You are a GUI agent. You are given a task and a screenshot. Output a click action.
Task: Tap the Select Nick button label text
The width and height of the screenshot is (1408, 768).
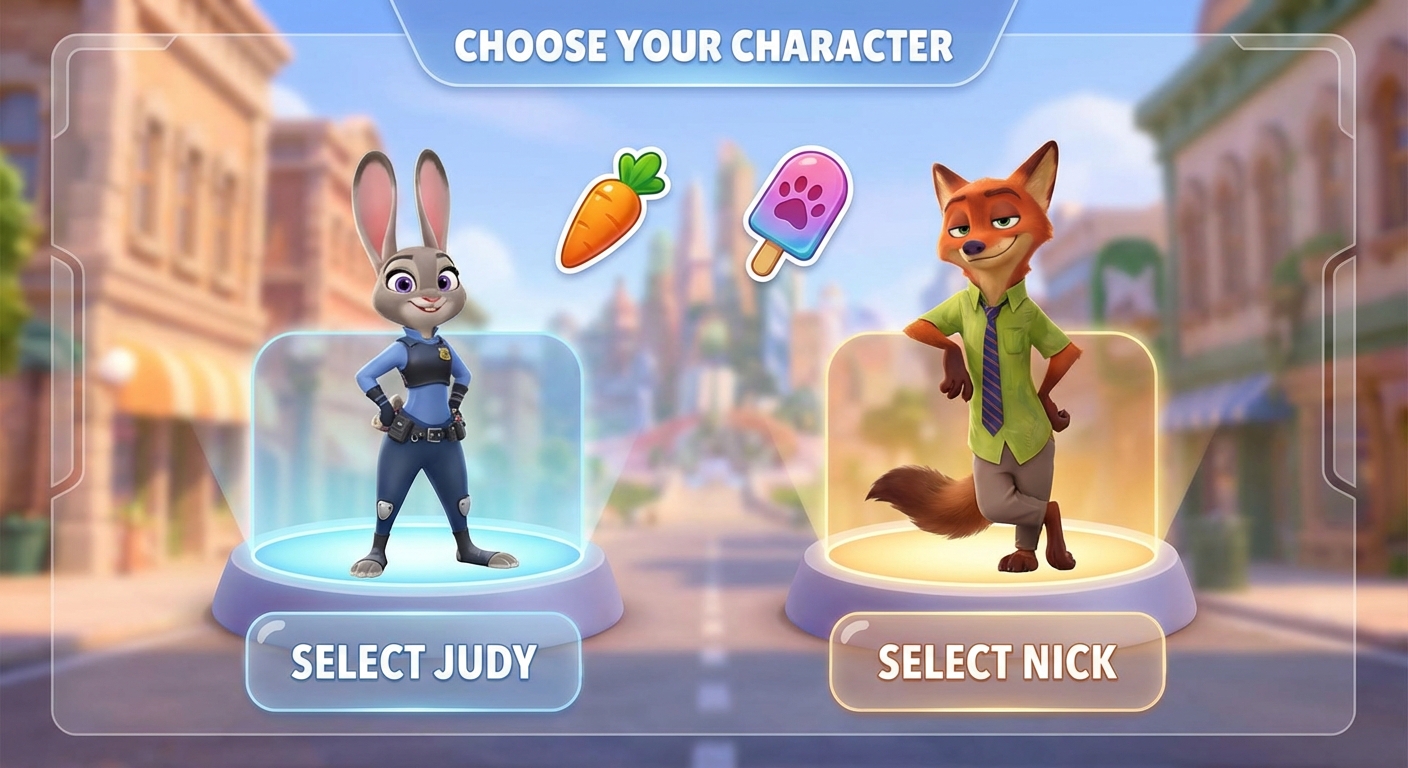click(997, 662)
